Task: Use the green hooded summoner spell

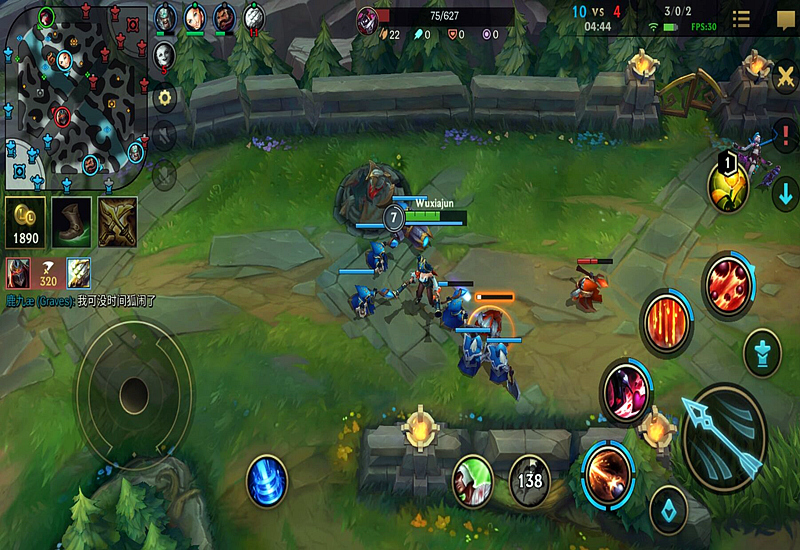Action: pos(473,480)
